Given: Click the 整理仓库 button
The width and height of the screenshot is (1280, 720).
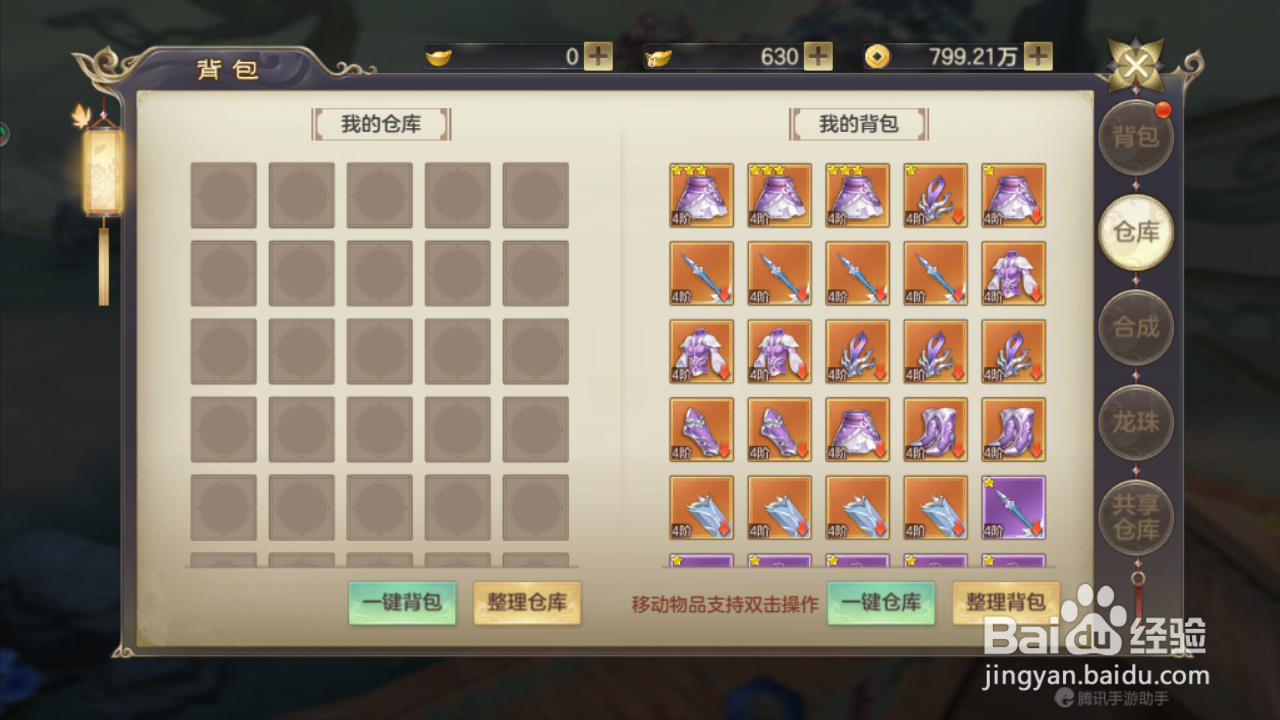Looking at the screenshot, I should tap(527, 604).
